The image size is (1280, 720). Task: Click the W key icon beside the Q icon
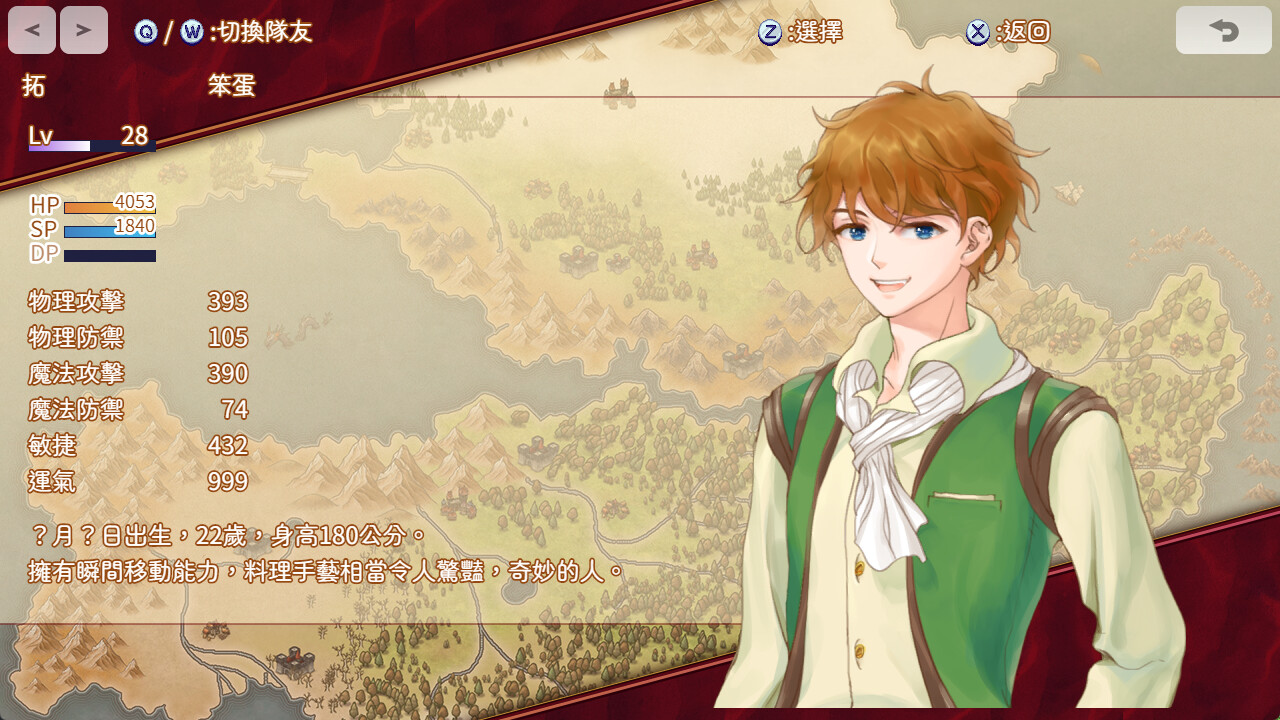[190, 32]
